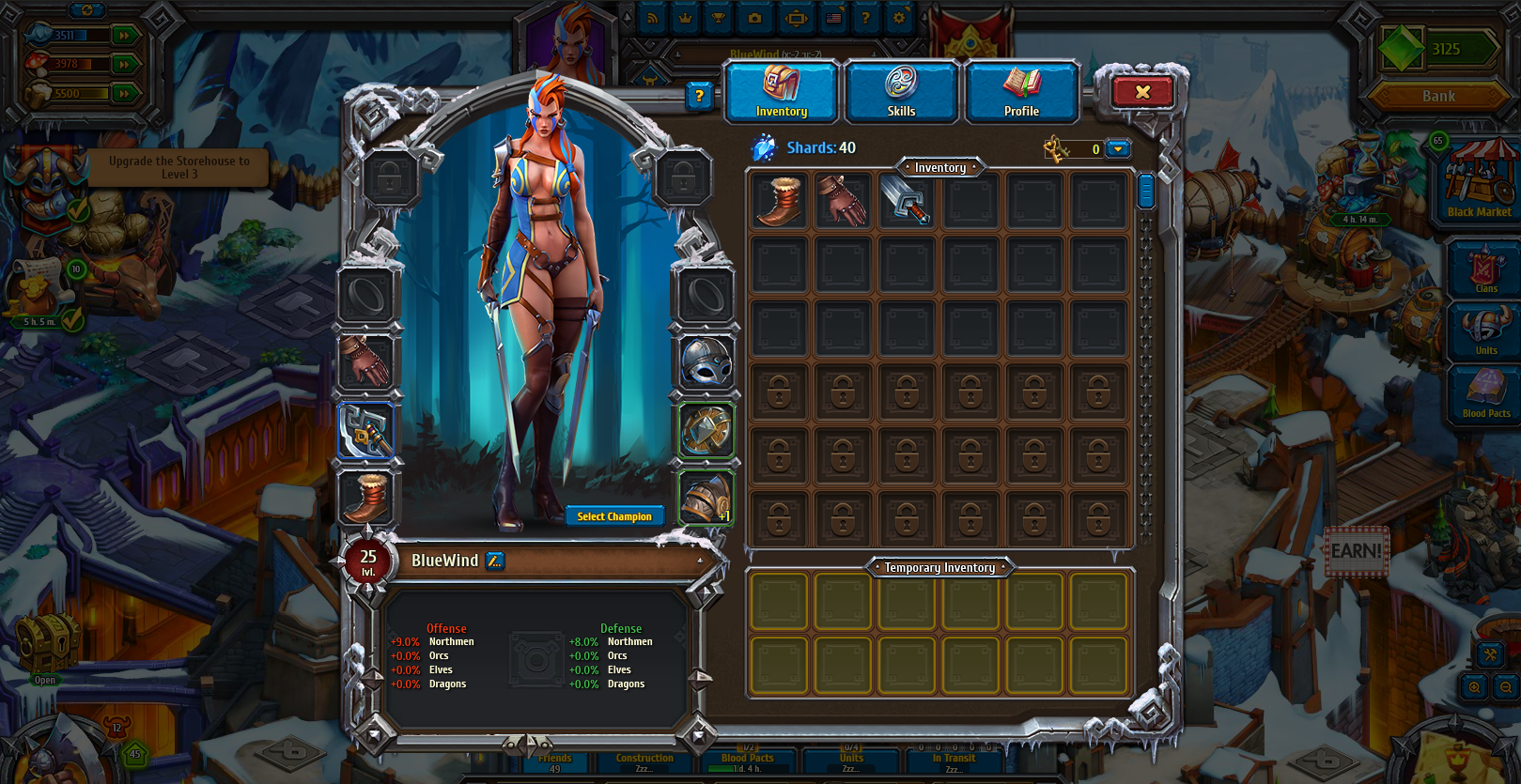Open the Clans menu
1521x784 pixels.
point(1485,269)
